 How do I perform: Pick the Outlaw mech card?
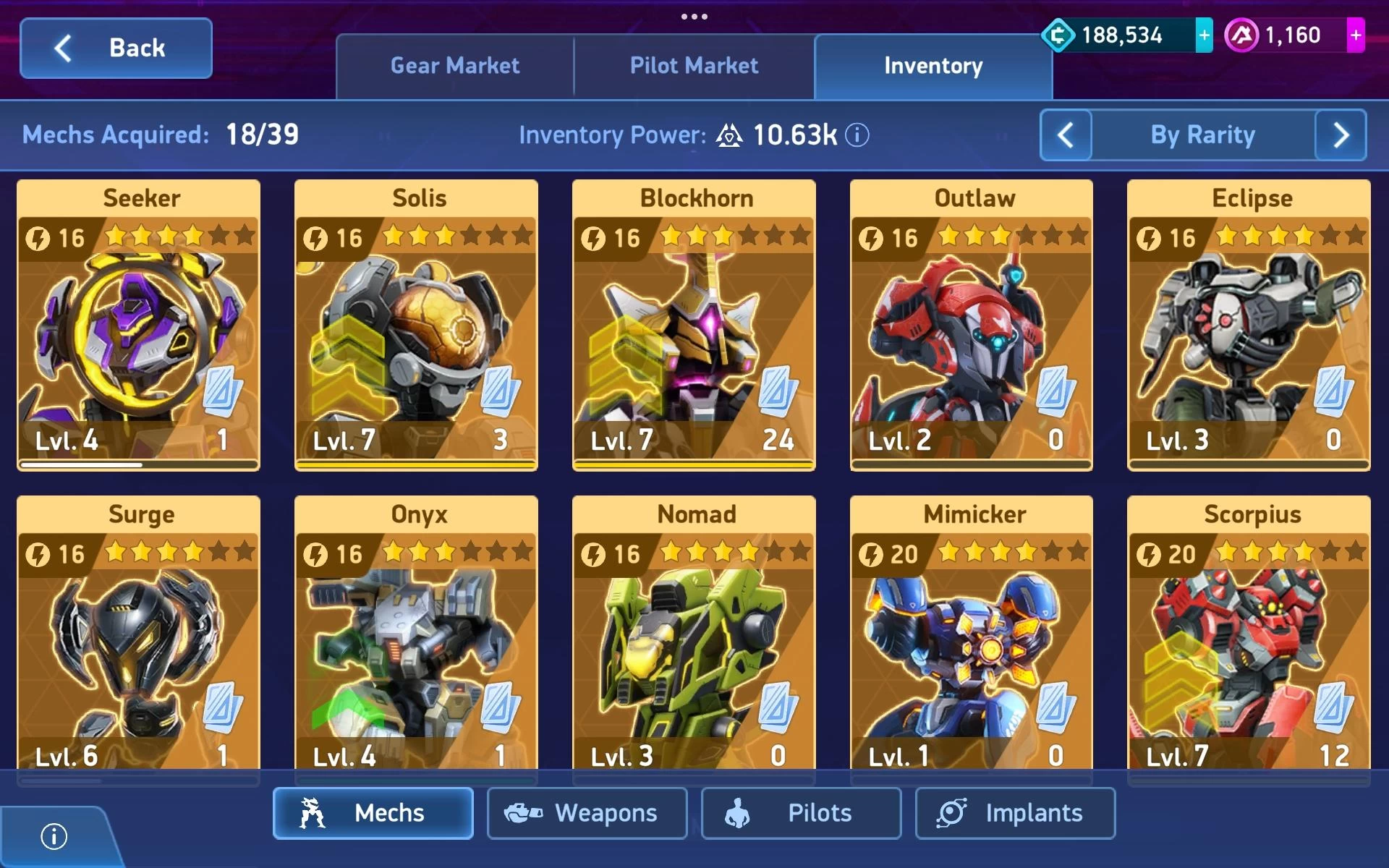972,325
